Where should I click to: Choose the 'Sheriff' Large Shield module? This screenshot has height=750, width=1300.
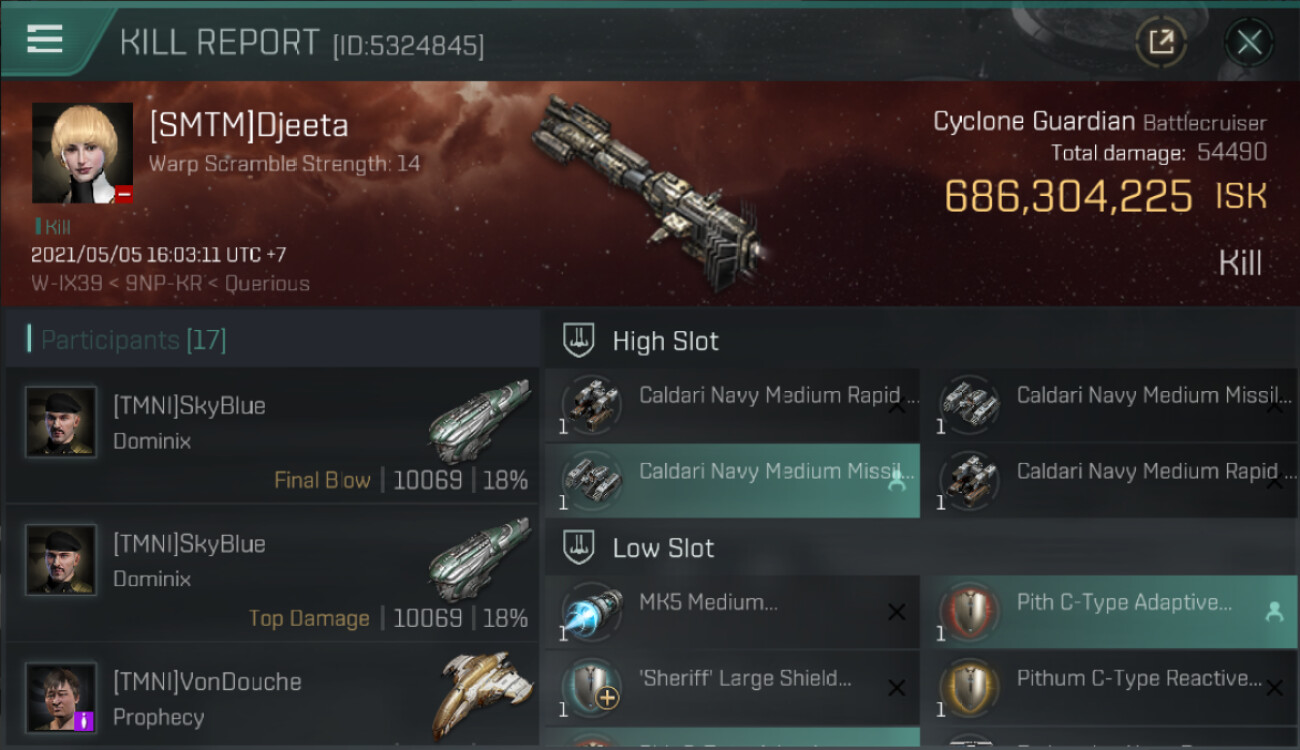pos(732,688)
